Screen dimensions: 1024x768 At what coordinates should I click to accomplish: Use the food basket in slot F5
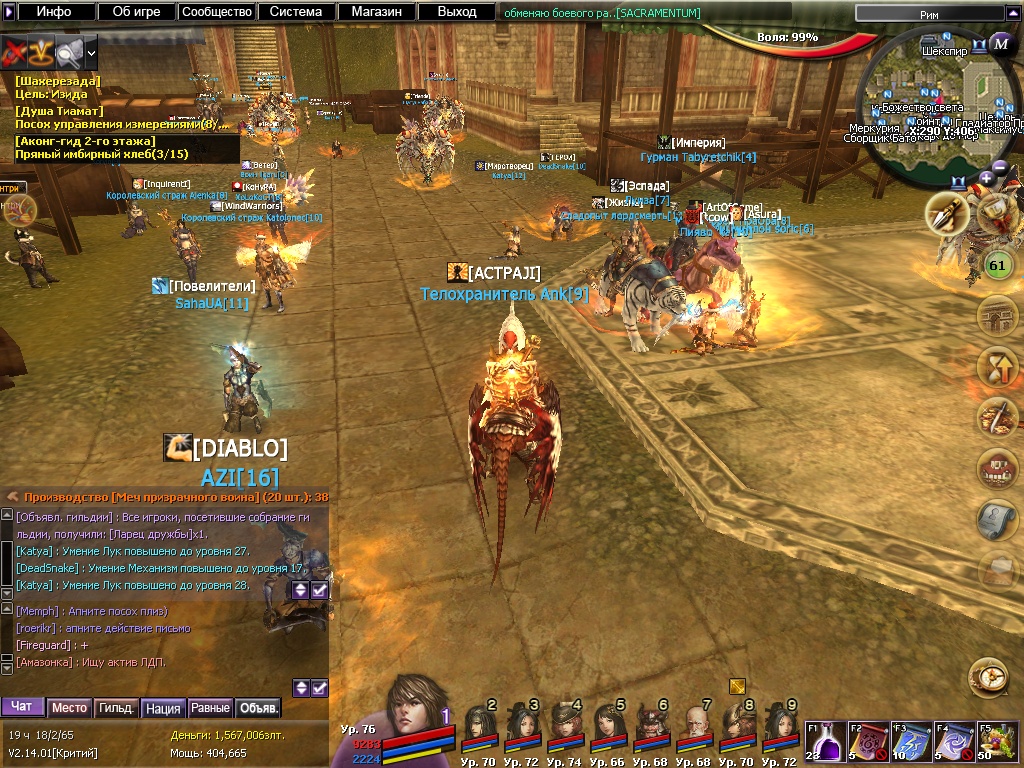995,743
